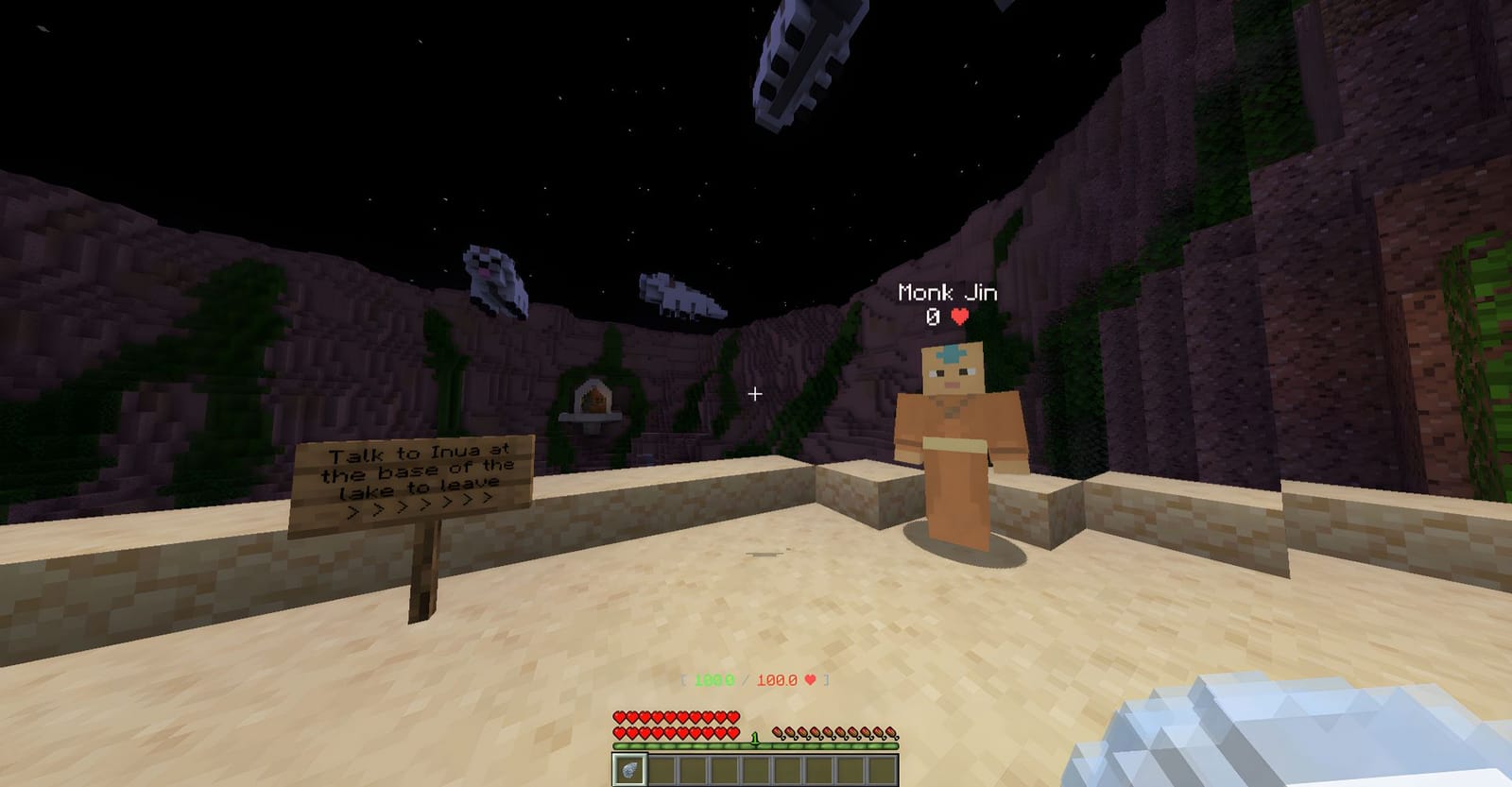Image resolution: width=1512 pixels, height=787 pixels.
Task: Select the empty hotbar slot beside the flint
Action: pos(663,769)
